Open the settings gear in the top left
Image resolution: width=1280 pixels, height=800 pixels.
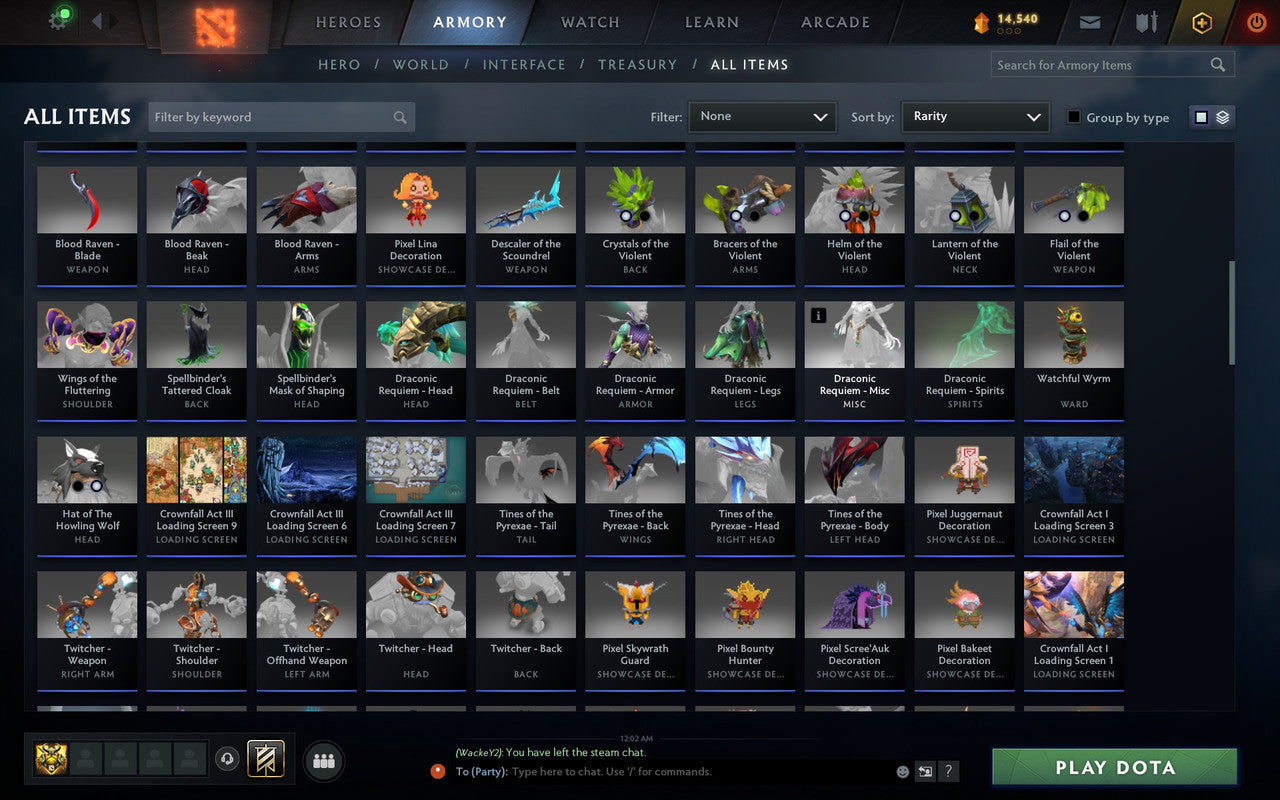click(x=57, y=20)
